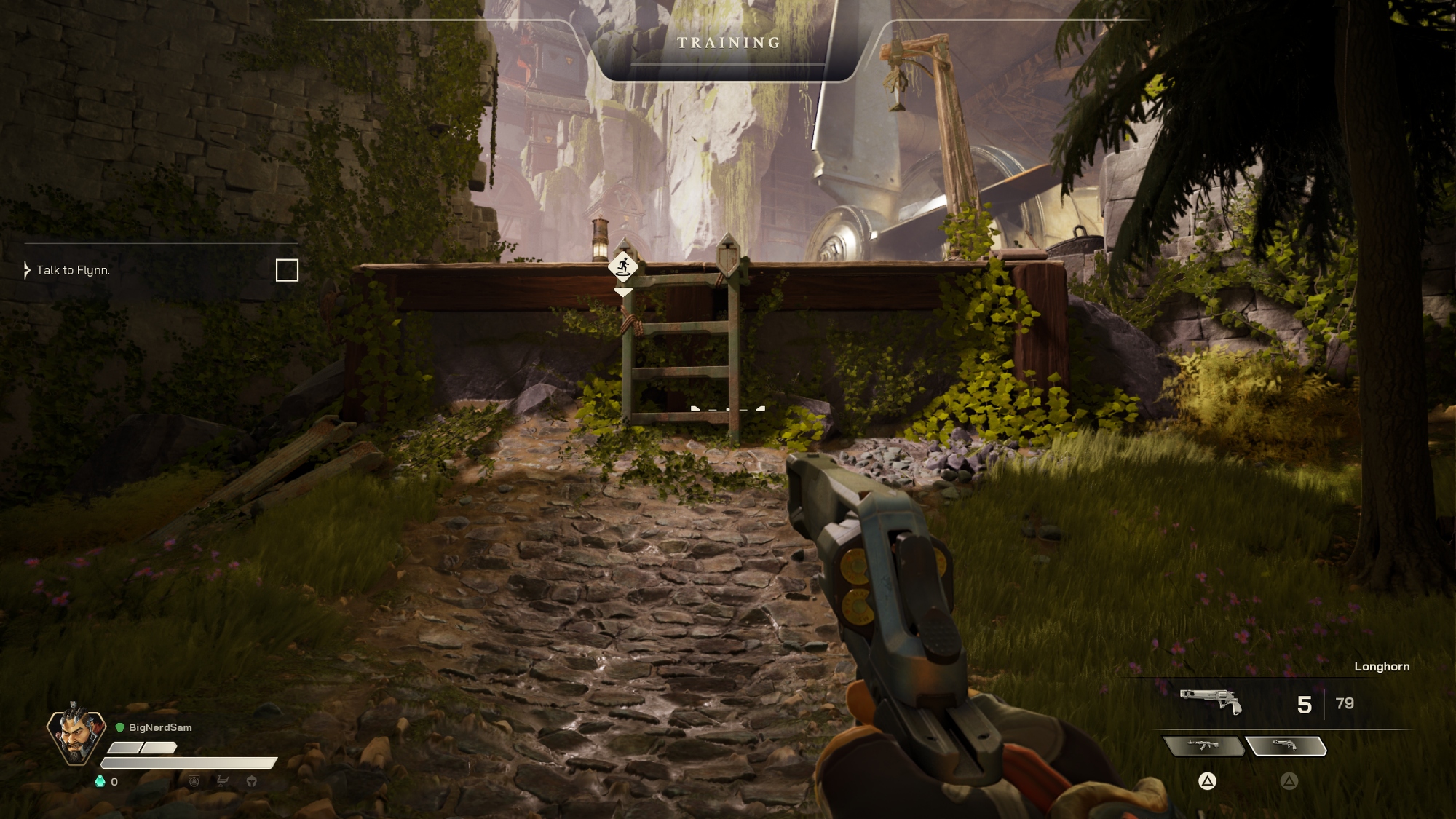The height and width of the screenshot is (819, 1456).
Task: Click the 'Talk to Flynn.' objective text
Action: [73, 270]
